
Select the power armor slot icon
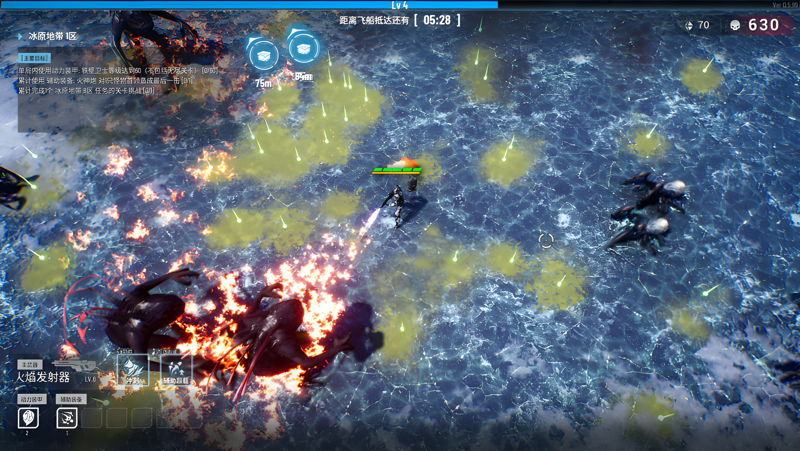tap(28, 418)
